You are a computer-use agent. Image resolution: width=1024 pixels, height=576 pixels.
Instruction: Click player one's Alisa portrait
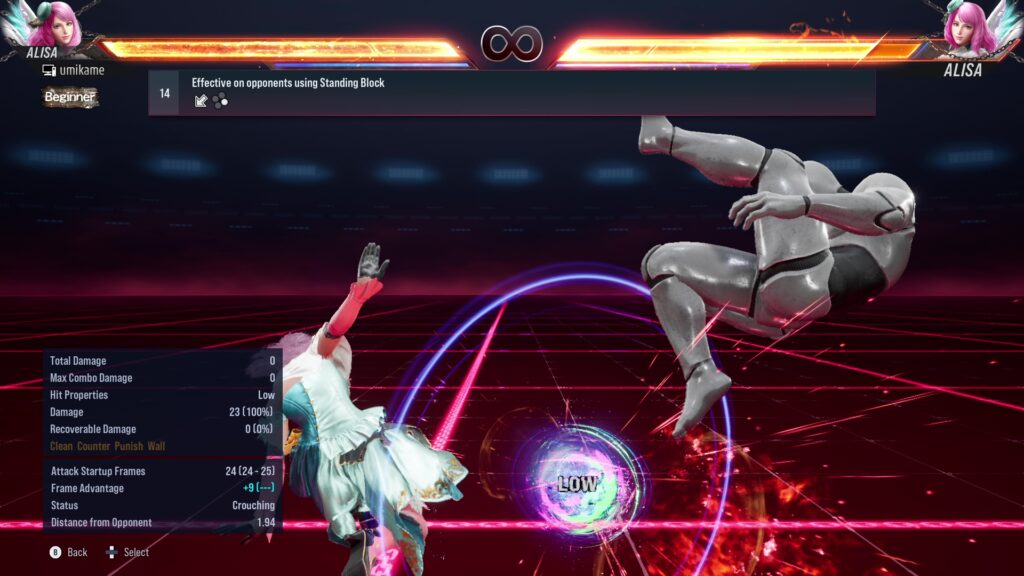pos(57,27)
